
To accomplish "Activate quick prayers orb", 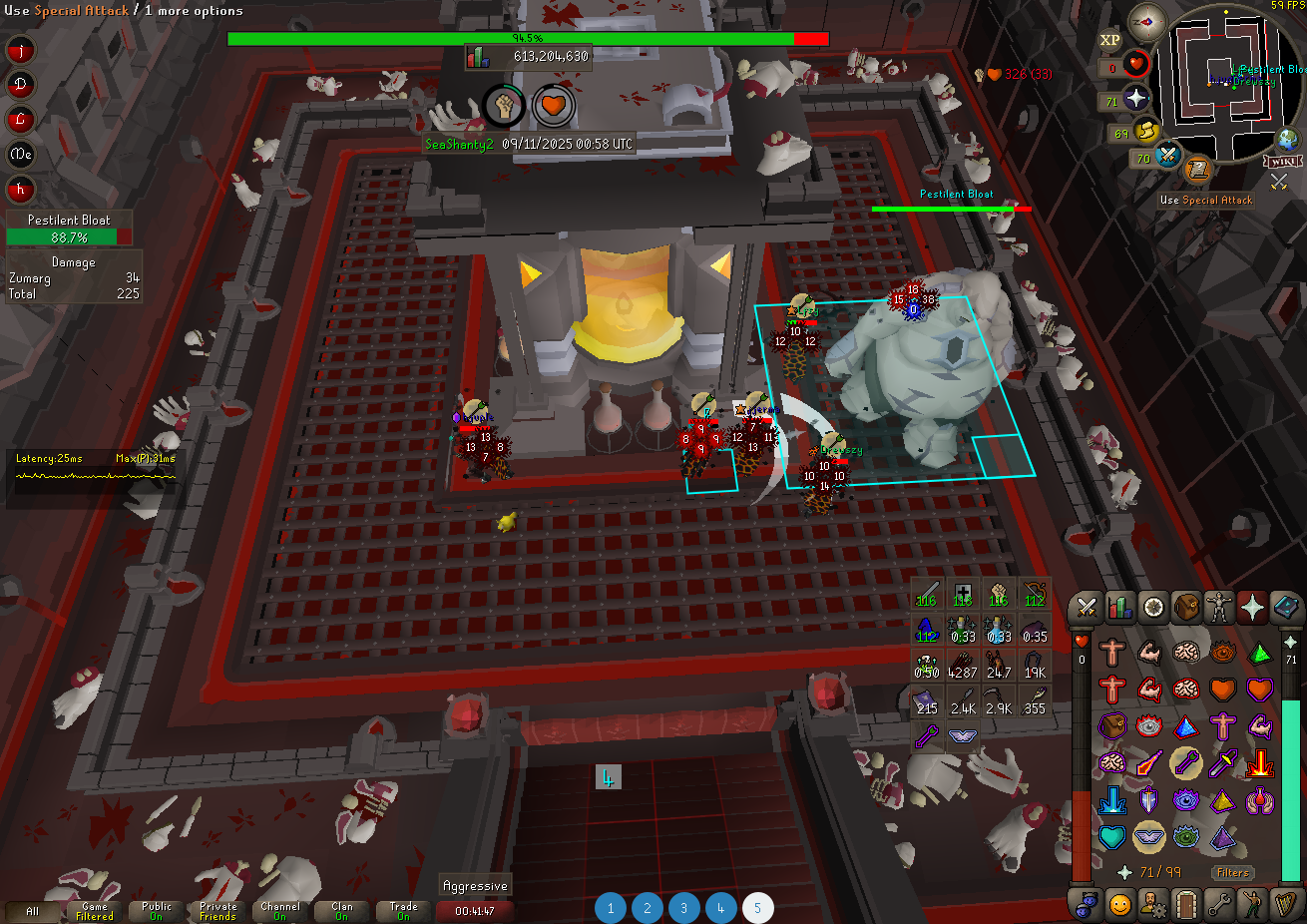I will click(1136, 99).
